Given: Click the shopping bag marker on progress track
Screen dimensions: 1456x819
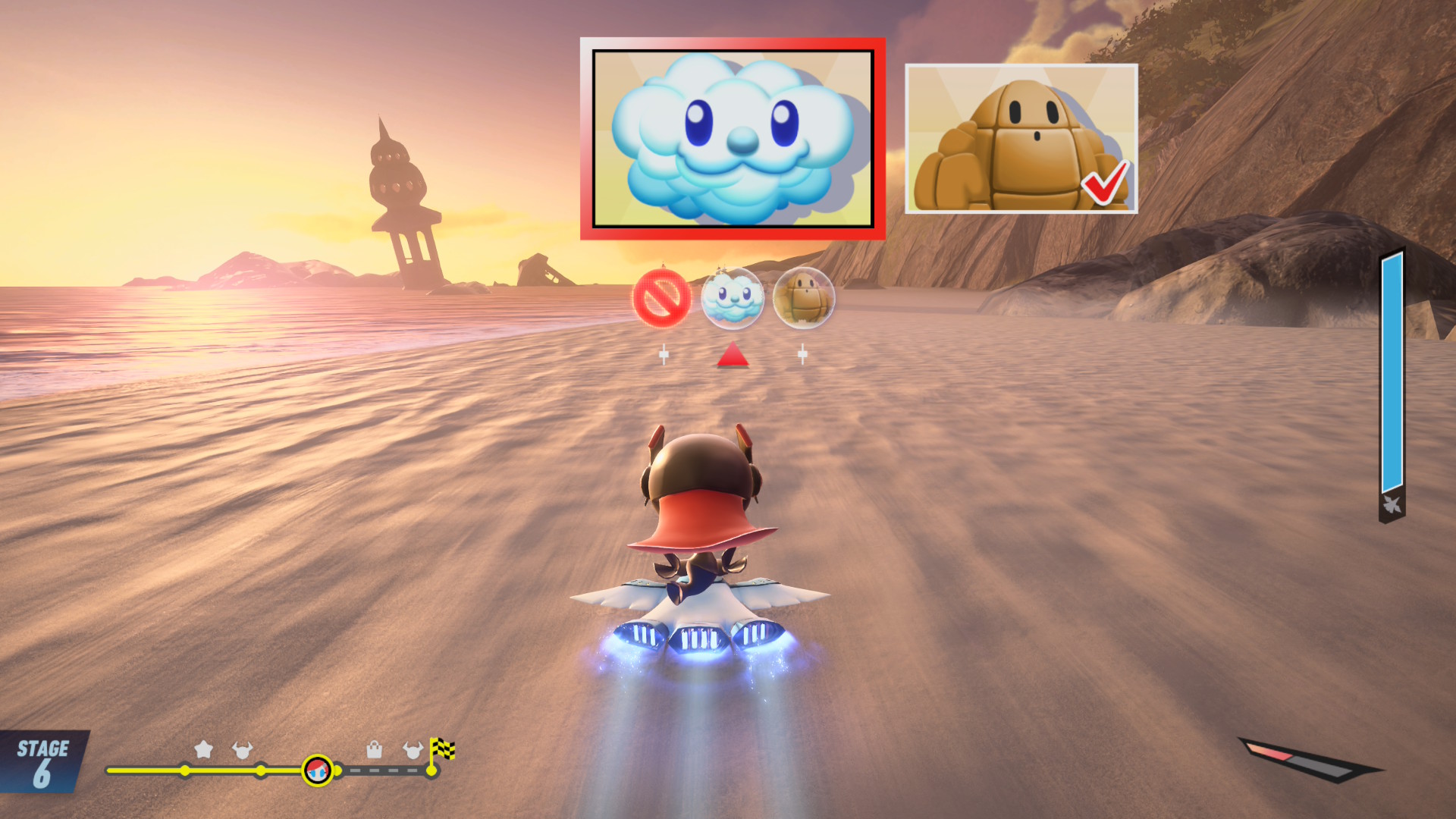Looking at the screenshot, I should pos(374,750).
